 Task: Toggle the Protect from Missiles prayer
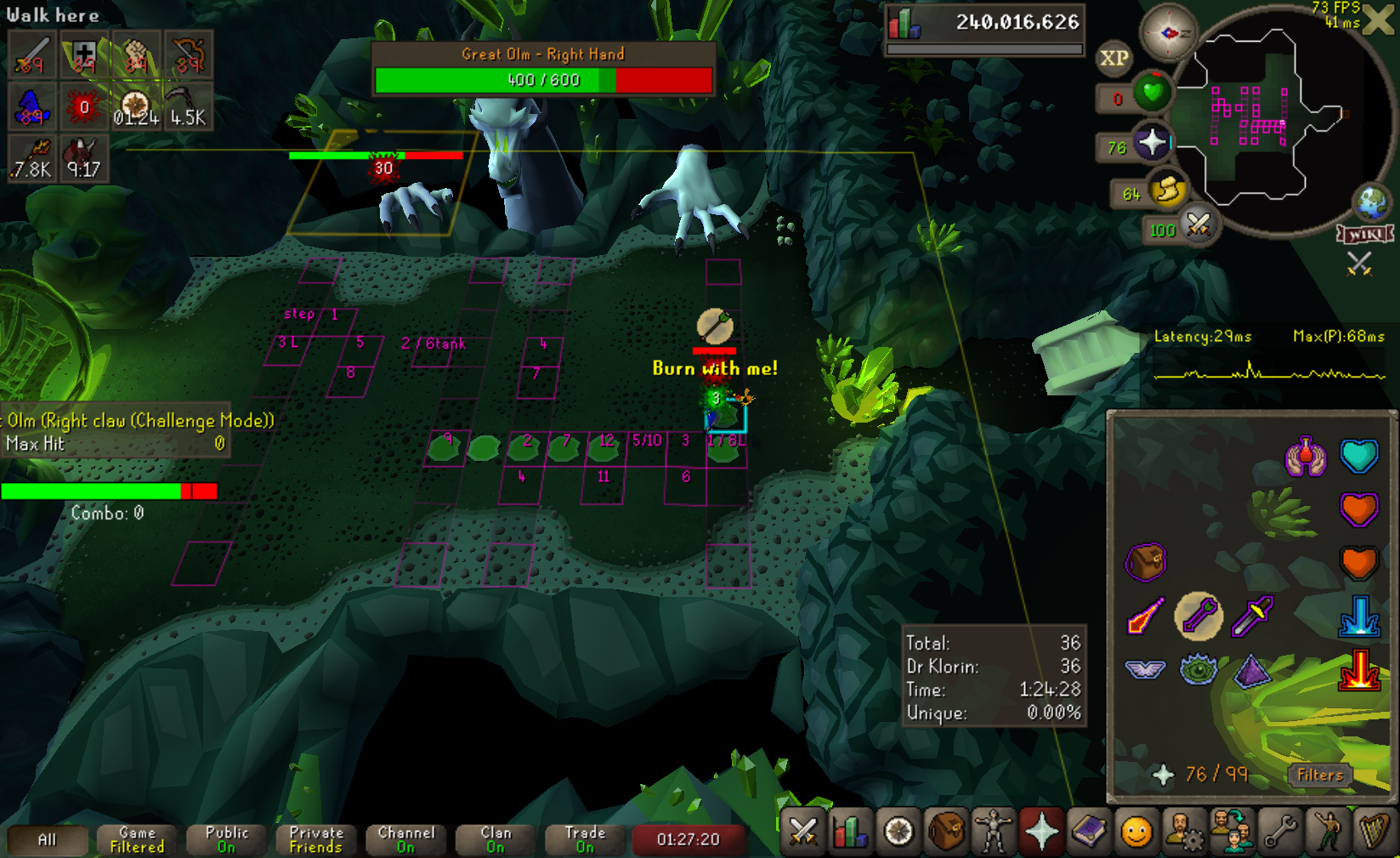tap(1199, 617)
